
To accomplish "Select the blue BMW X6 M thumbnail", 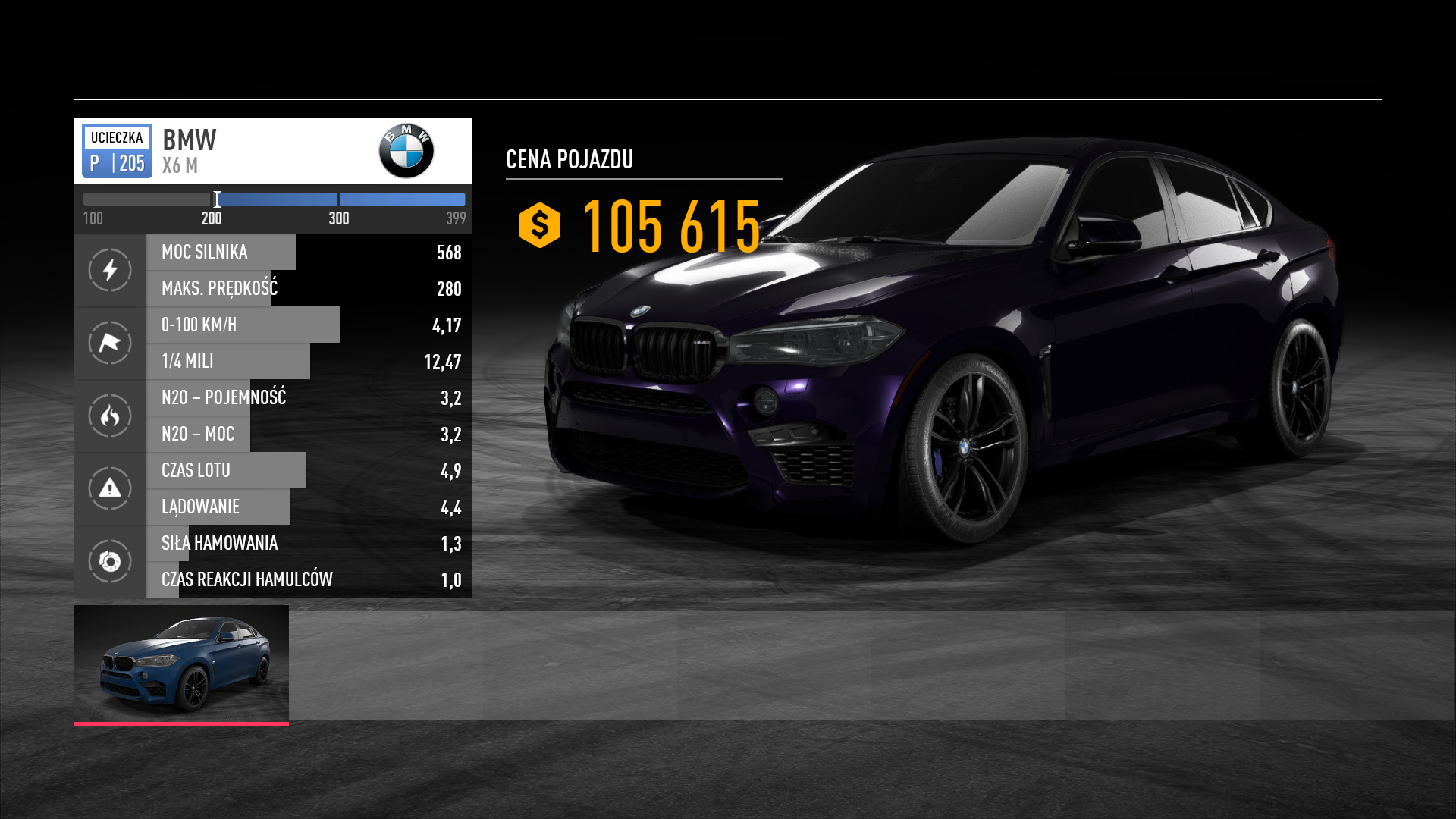I will click(181, 664).
